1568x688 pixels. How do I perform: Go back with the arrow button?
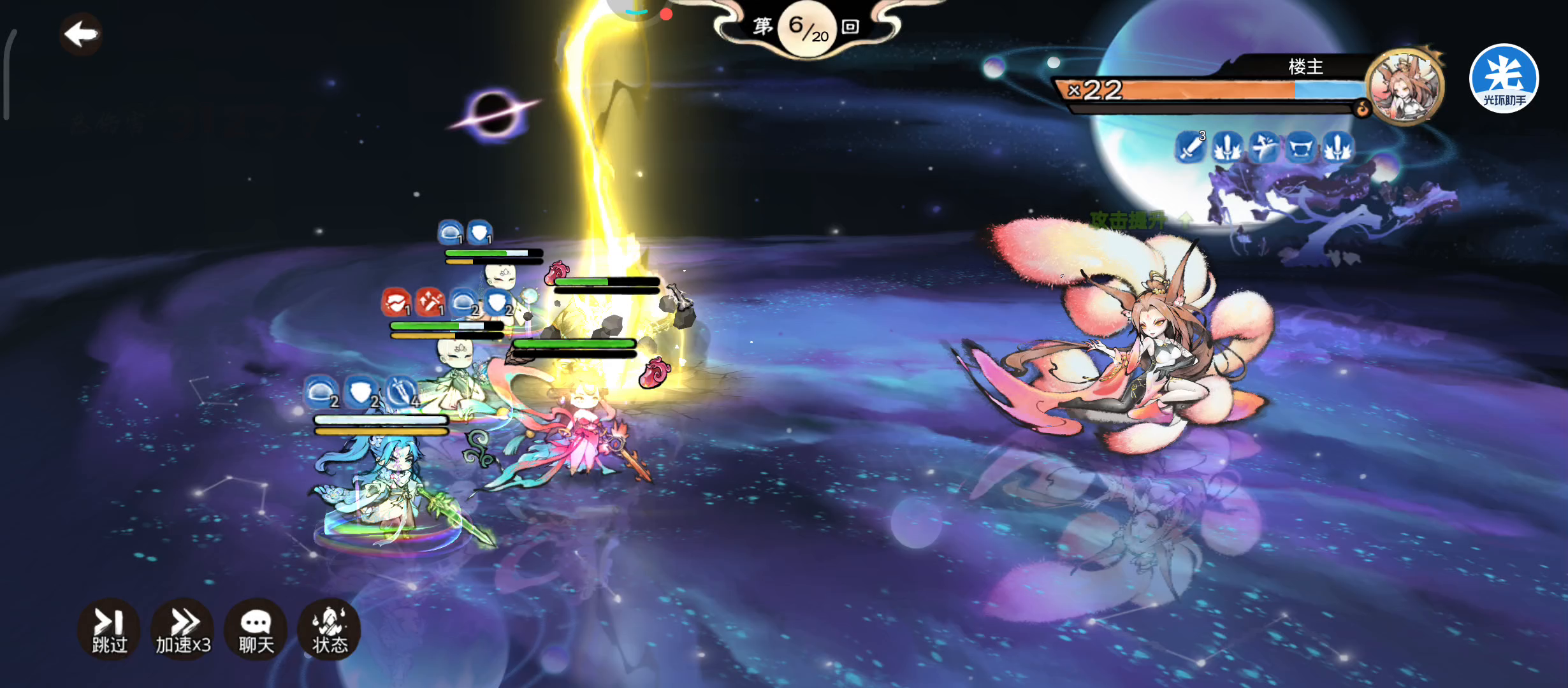click(x=81, y=34)
